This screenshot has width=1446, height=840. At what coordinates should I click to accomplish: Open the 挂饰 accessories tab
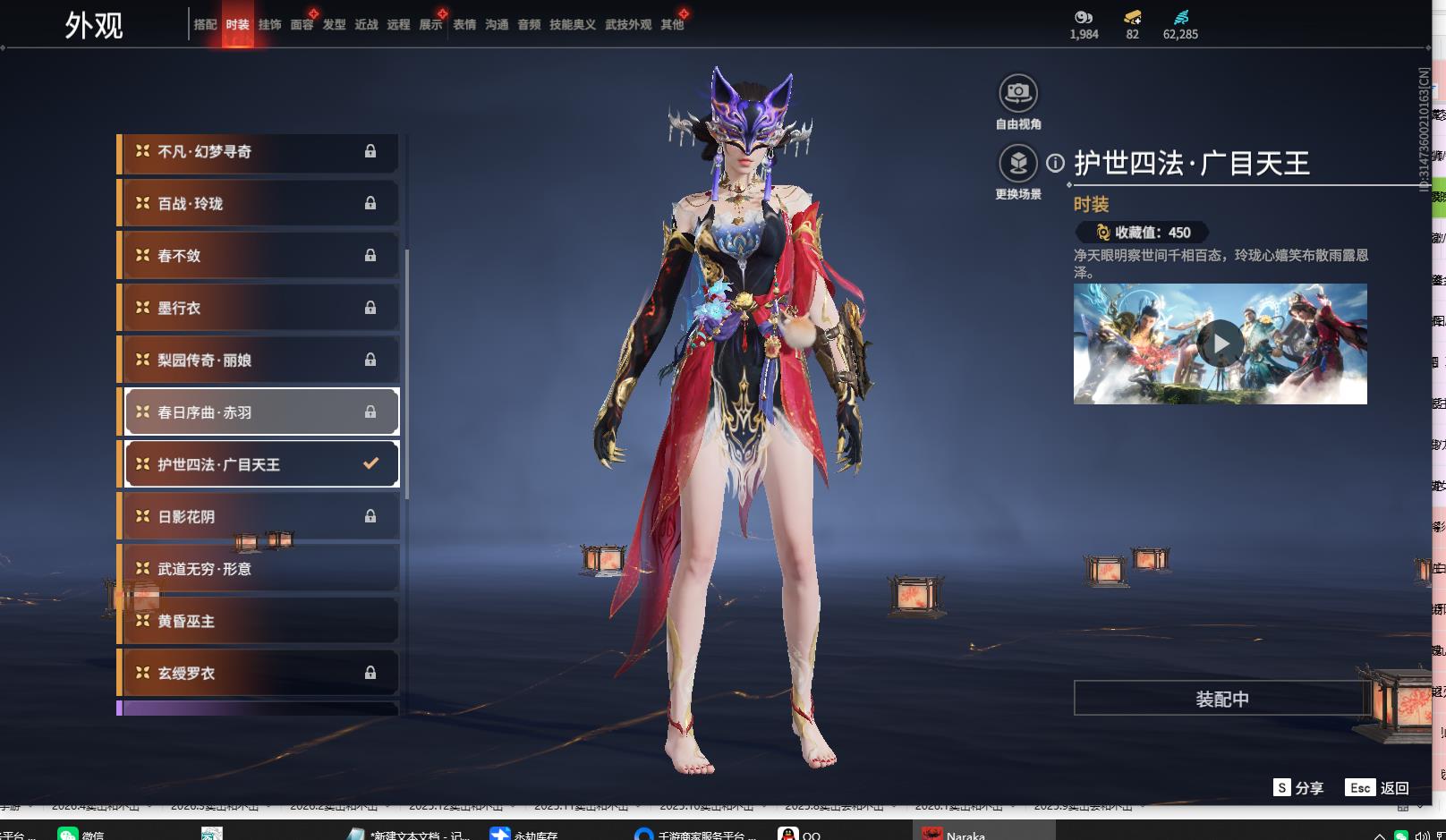[x=269, y=25]
